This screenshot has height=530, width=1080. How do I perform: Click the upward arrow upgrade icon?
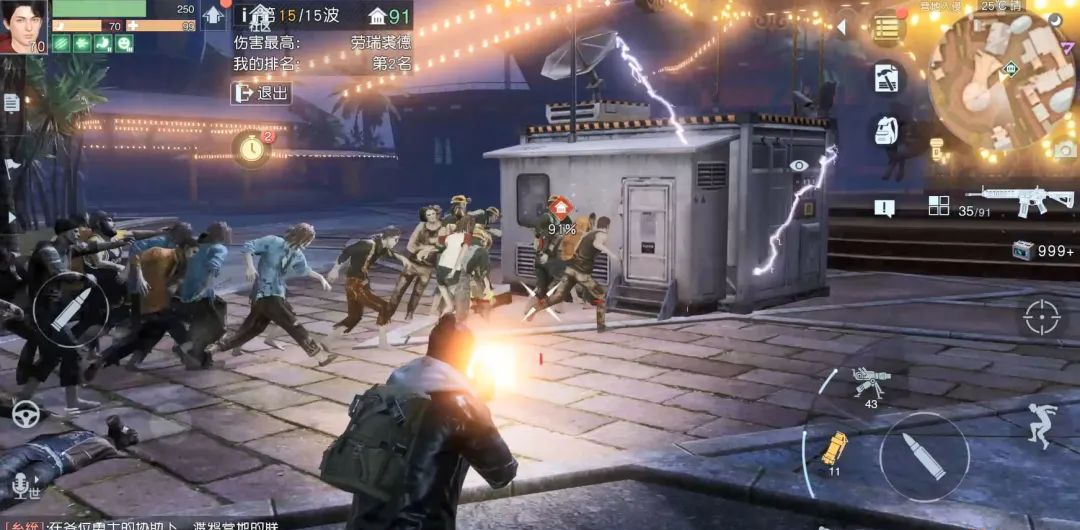(x=214, y=16)
